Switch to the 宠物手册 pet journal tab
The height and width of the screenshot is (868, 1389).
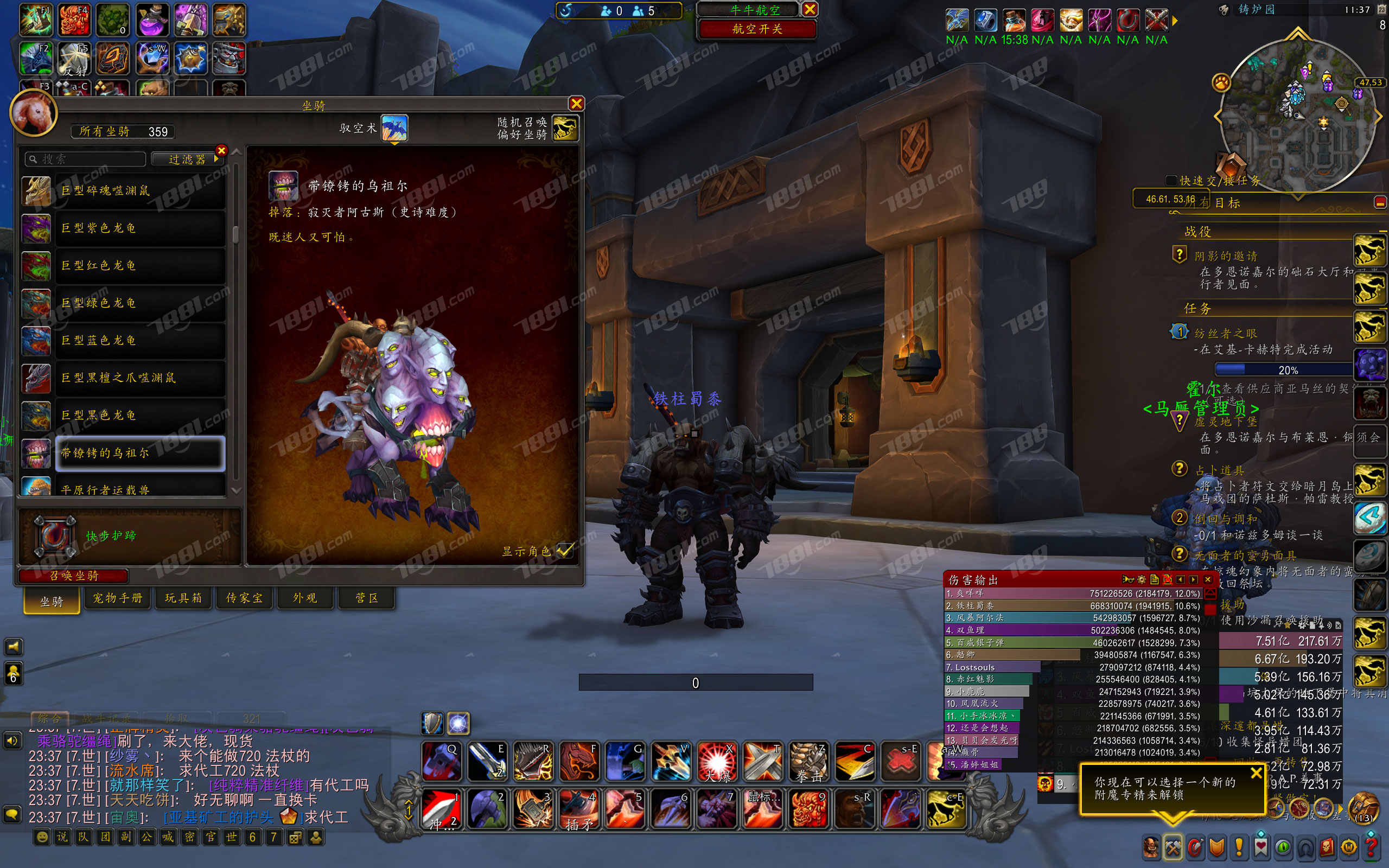(x=118, y=598)
